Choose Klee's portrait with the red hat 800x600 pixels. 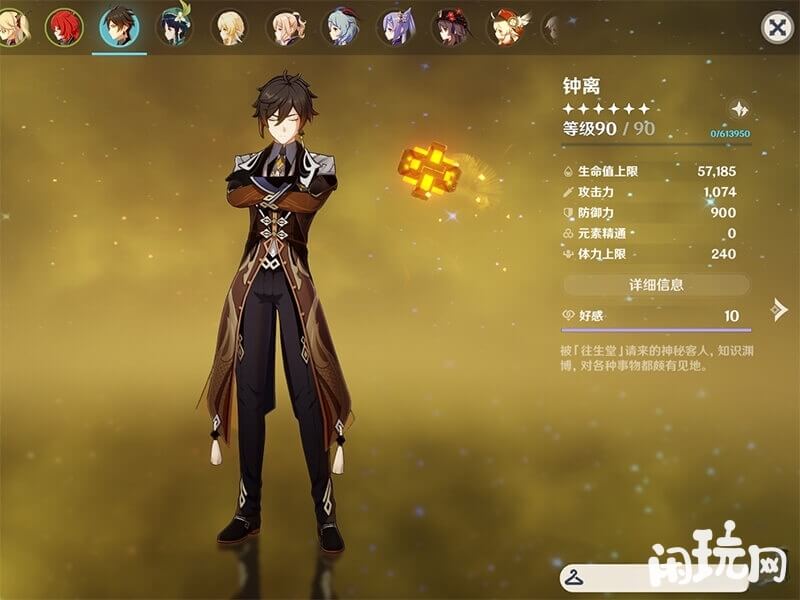pos(507,27)
